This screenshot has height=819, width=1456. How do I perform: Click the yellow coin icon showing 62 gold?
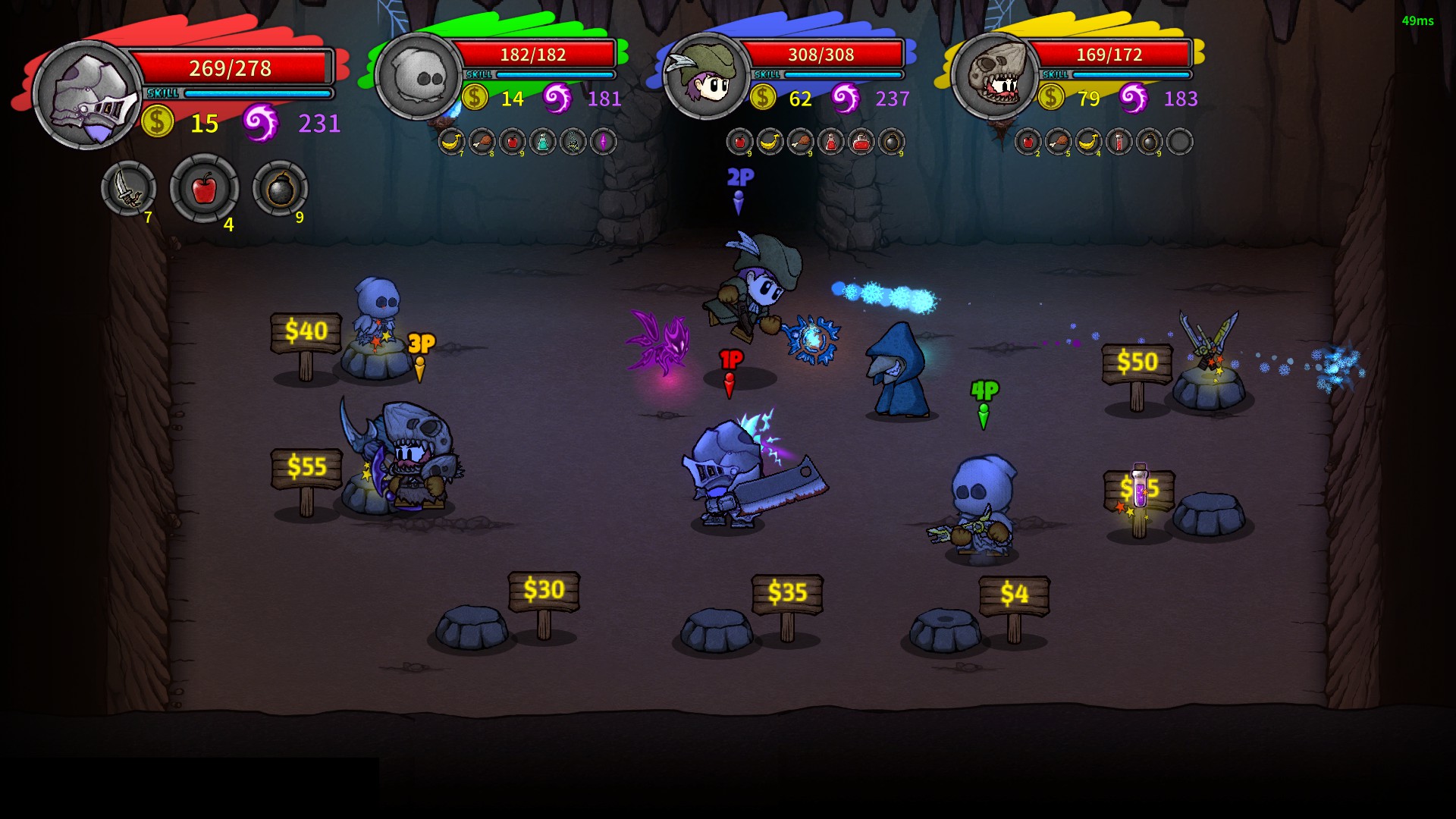[x=762, y=98]
